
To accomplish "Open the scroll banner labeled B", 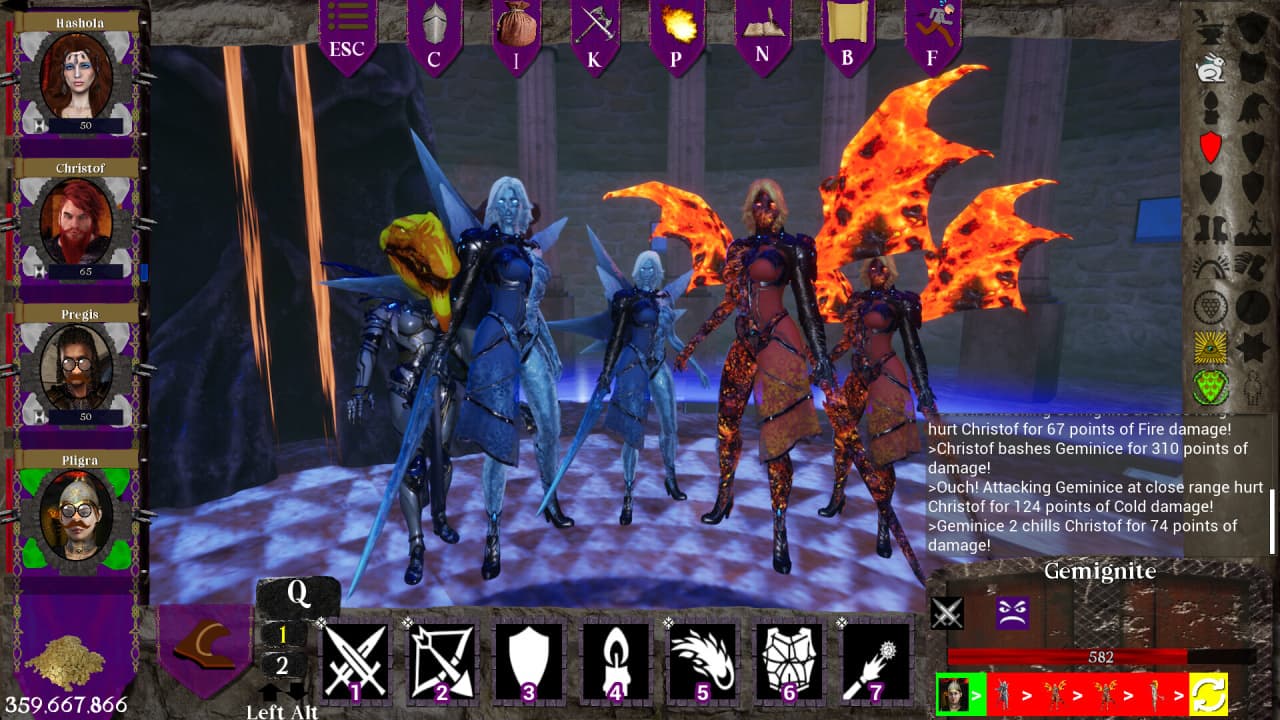I will tap(847, 34).
